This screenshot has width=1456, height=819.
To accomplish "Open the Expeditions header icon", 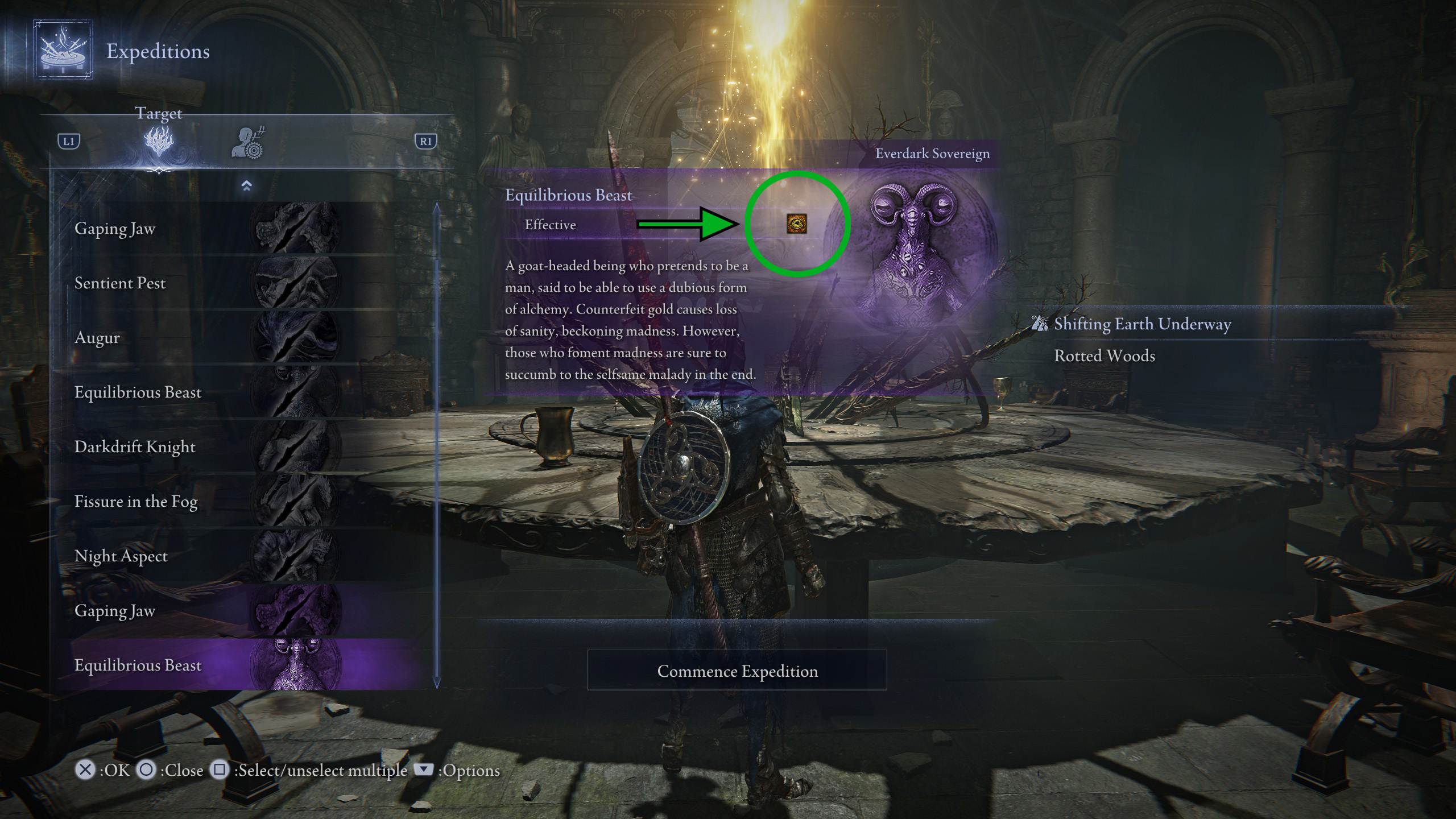I will (x=63, y=50).
